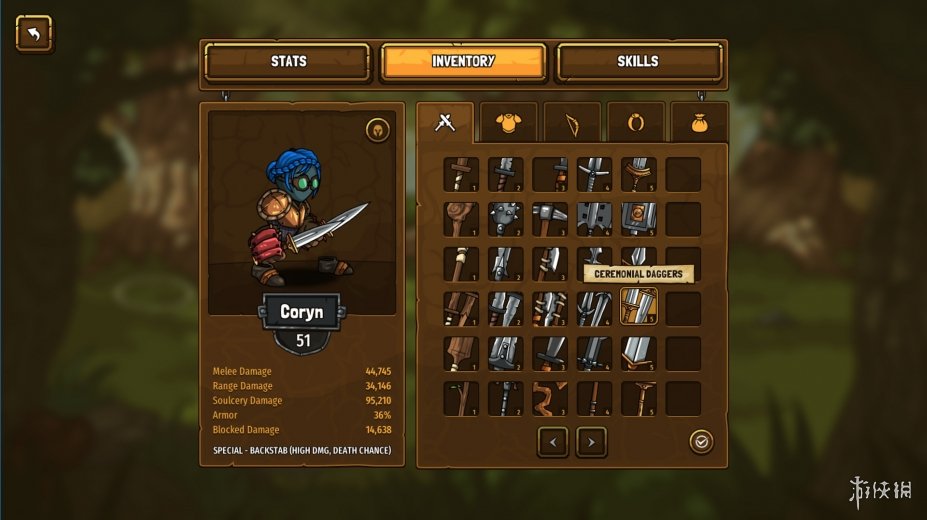Select the wooden club weapon slot

[x=461, y=219]
